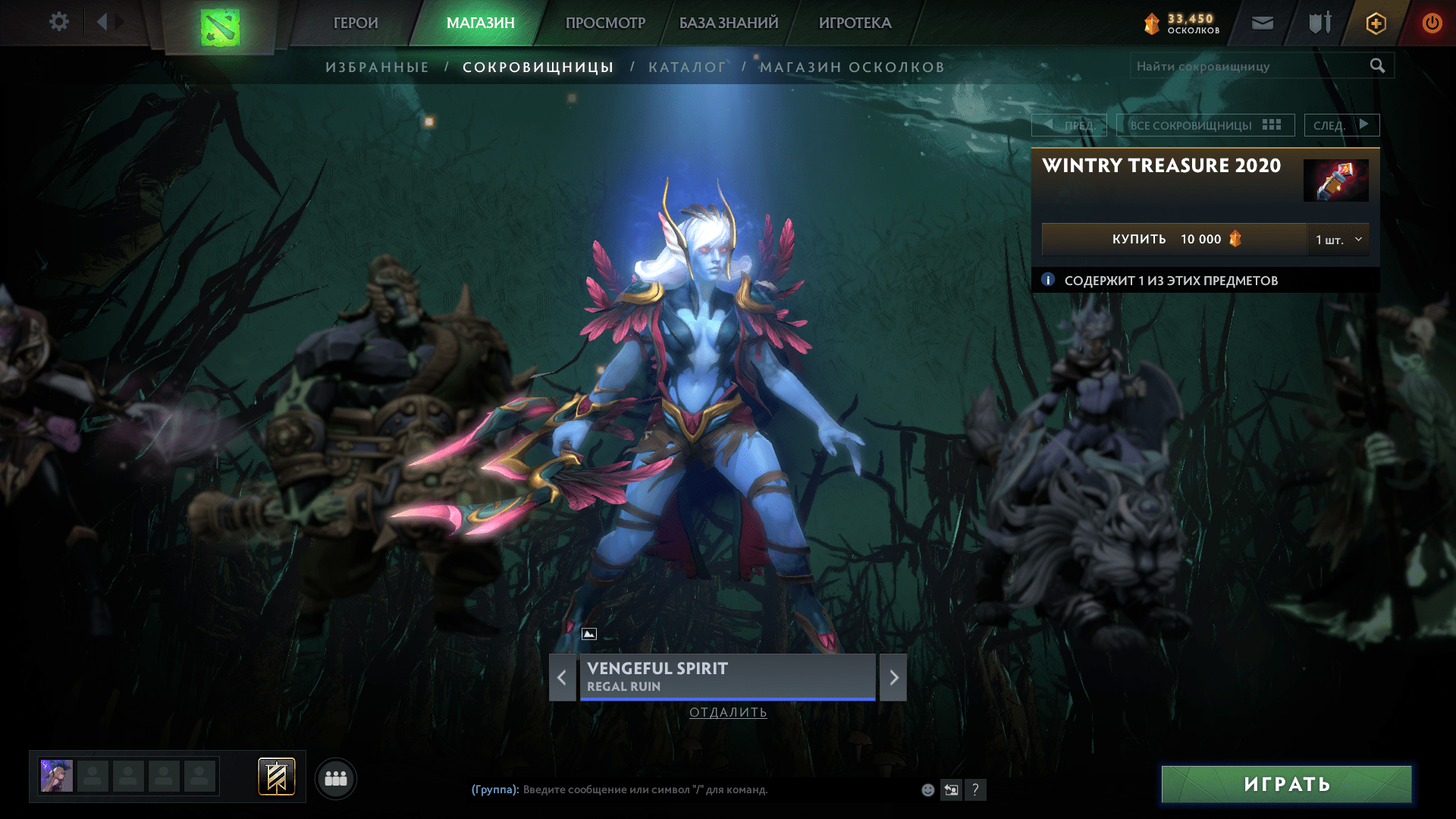
Task: Show the next treasure item with right arrow
Action: (x=893, y=677)
